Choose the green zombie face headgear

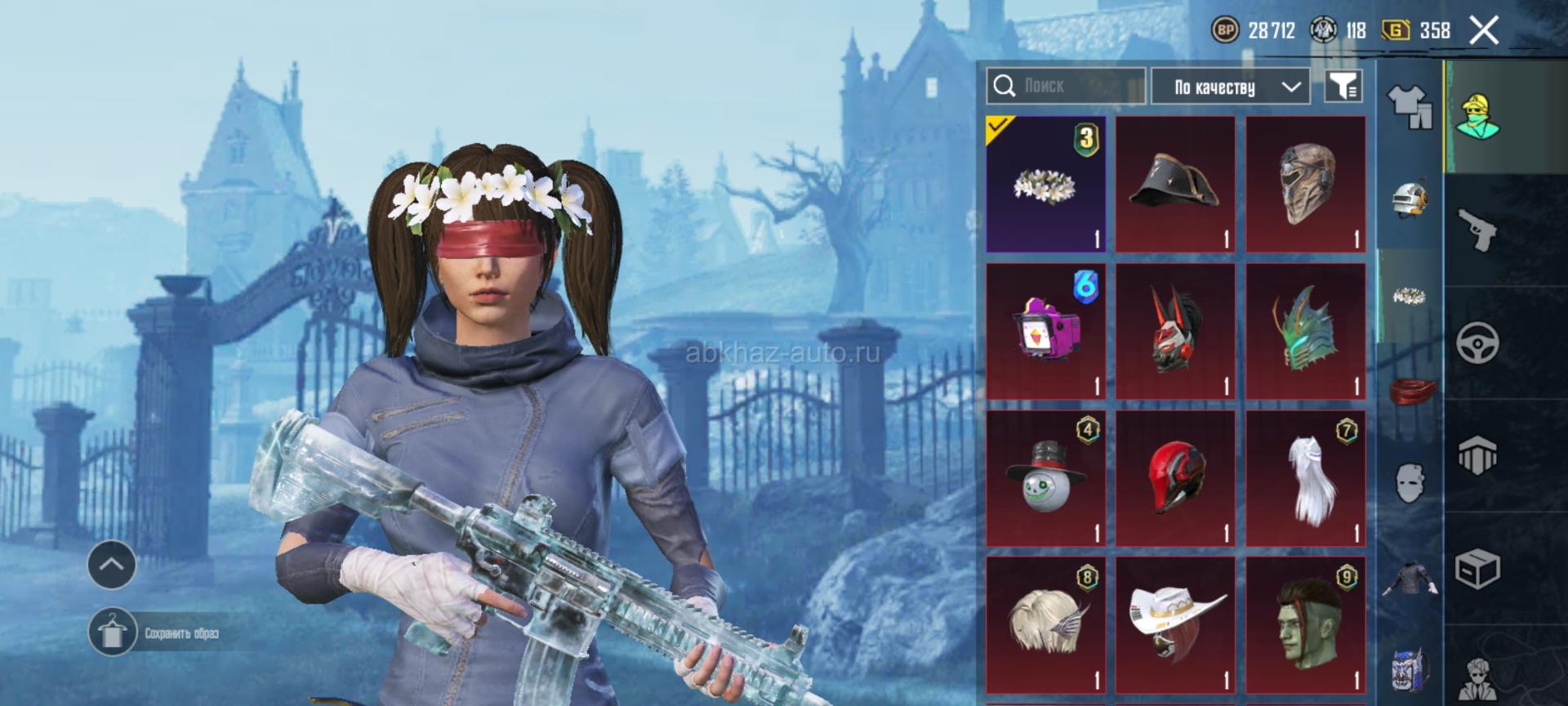tap(1305, 625)
